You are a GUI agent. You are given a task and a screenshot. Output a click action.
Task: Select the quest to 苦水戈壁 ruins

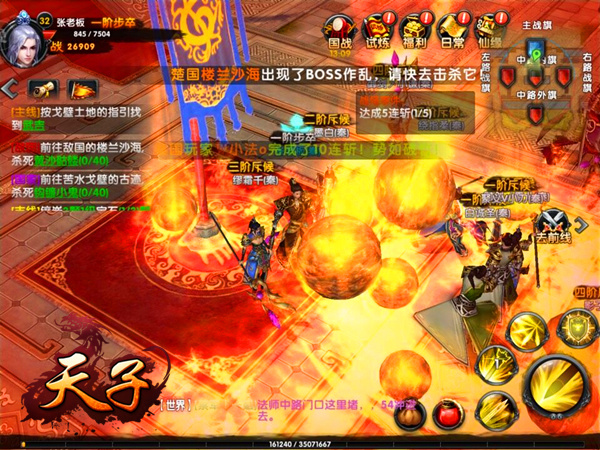(x=75, y=185)
